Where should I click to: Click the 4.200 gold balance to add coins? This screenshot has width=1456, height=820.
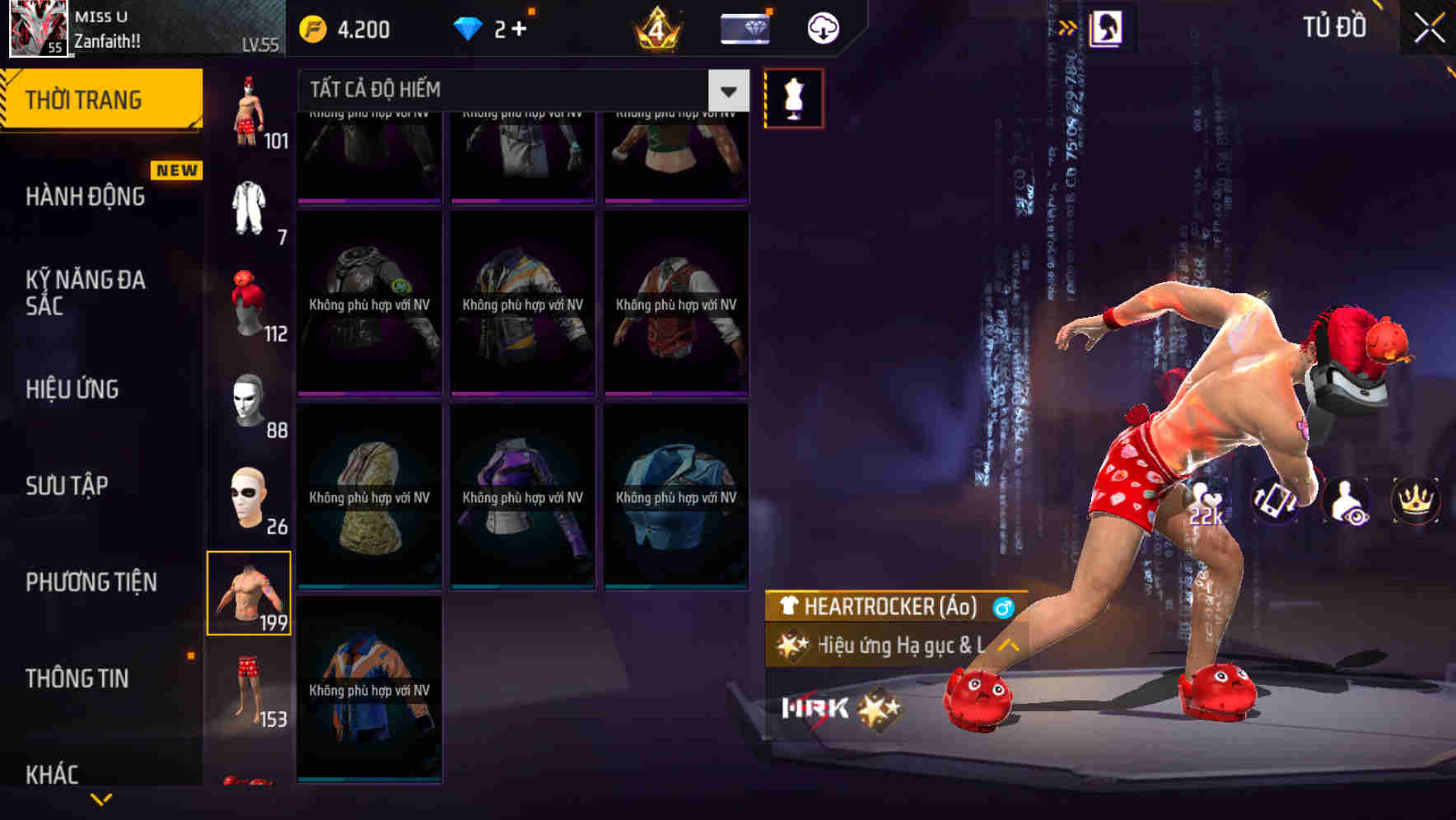[x=350, y=28]
